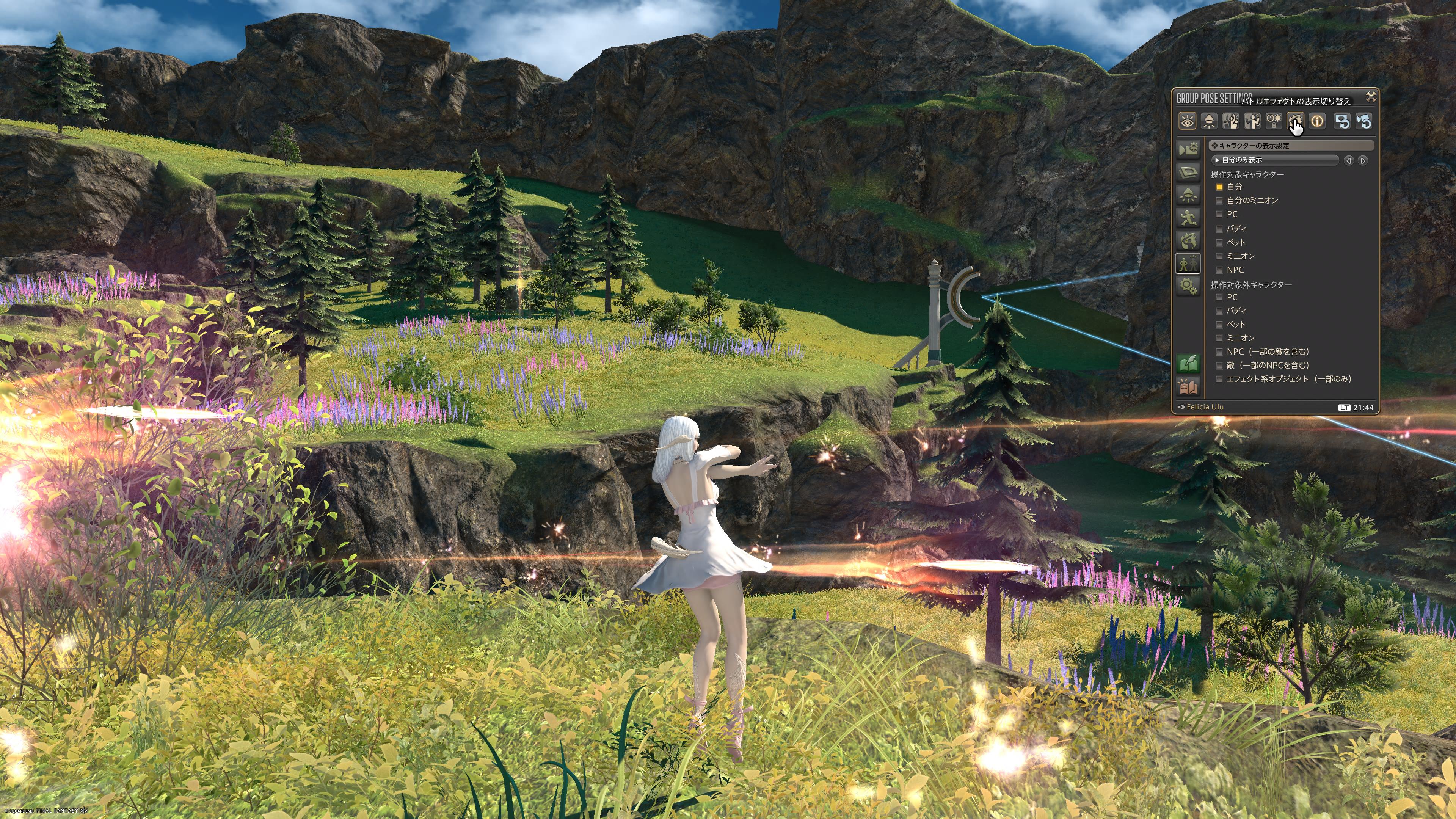The width and height of the screenshot is (1456, 819).
Task: Open the info circle icon
Action: point(1317,121)
